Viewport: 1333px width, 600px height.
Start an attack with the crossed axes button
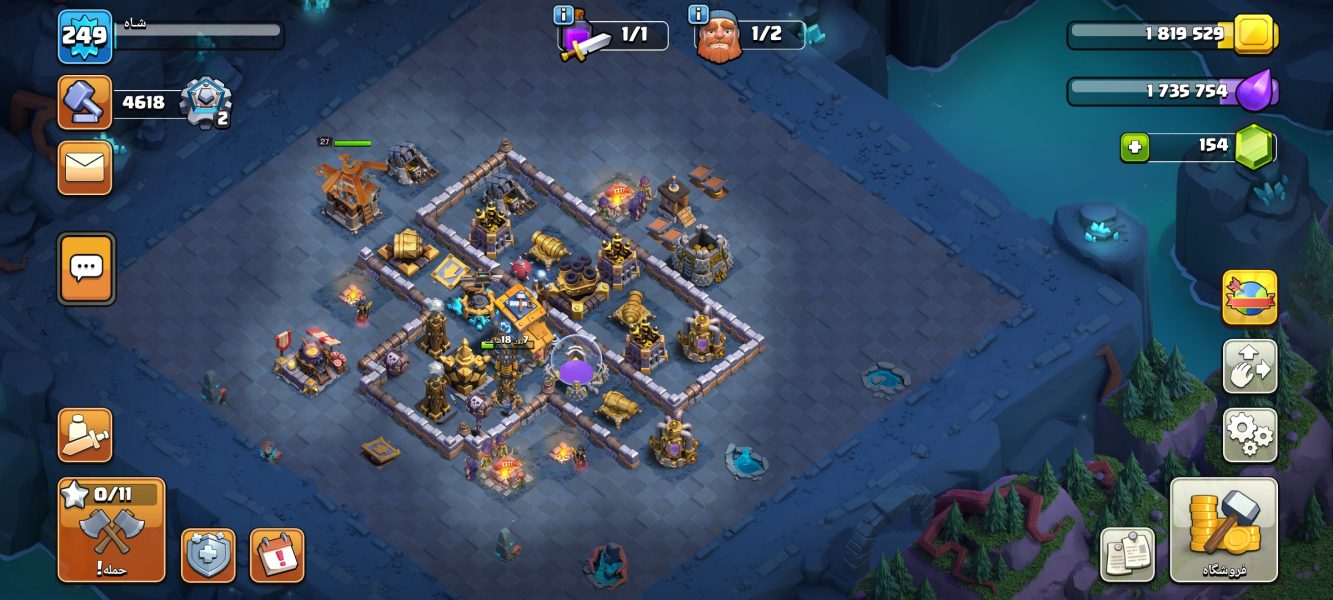(111, 531)
